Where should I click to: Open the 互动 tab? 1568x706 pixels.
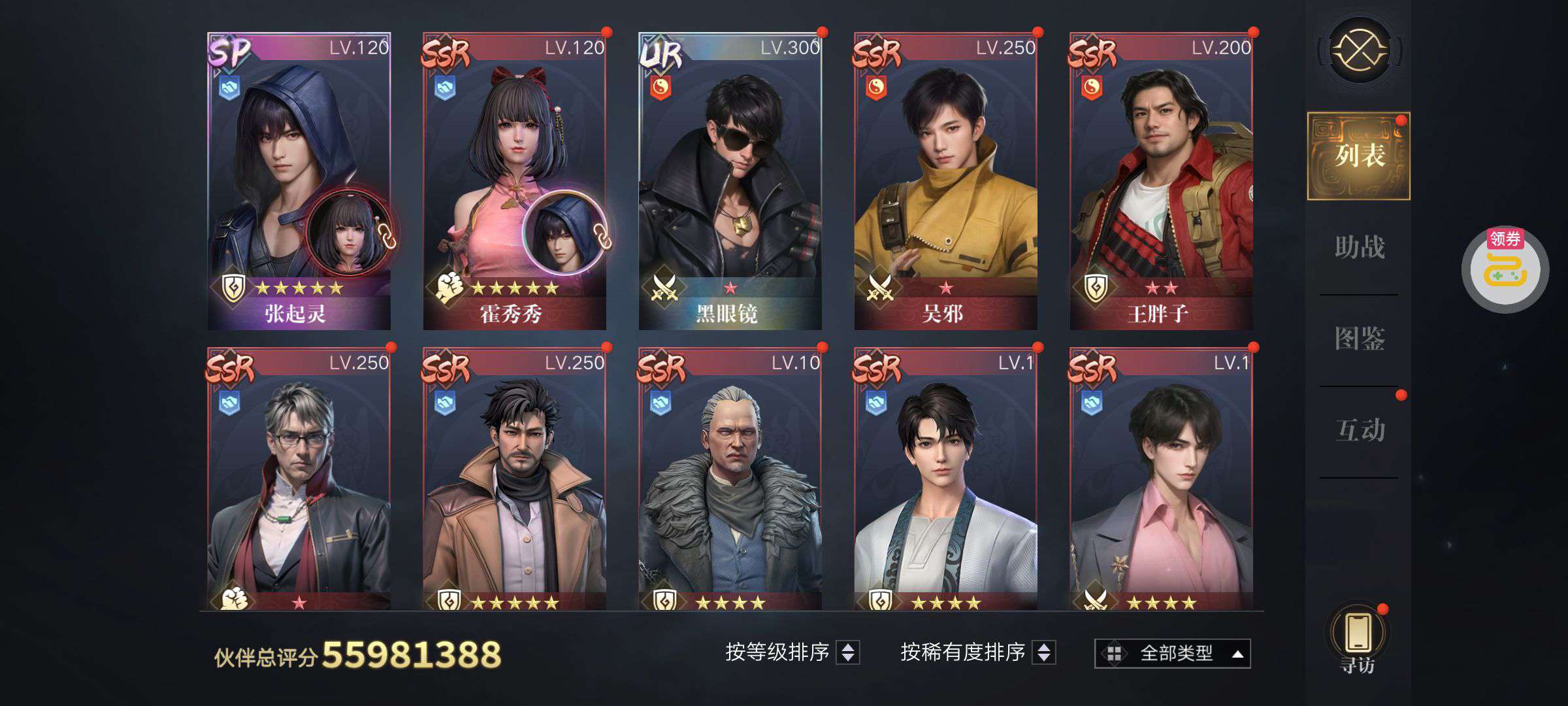pos(1359,430)
